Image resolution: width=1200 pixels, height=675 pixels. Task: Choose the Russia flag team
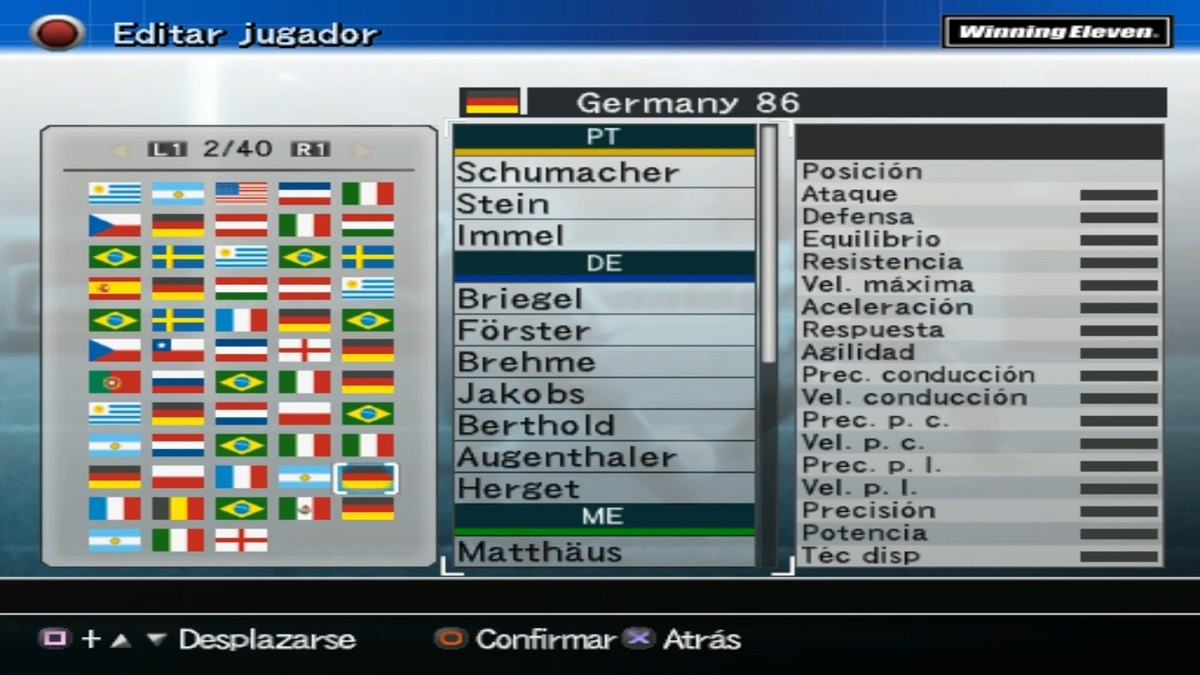178,382
